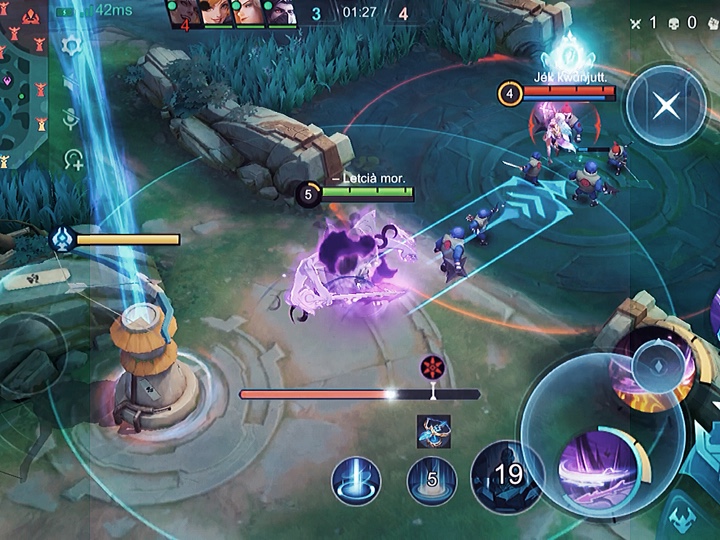Select the orange-haired teammate portrait
This screenshot has height=540, width=720.
[216, 12]
